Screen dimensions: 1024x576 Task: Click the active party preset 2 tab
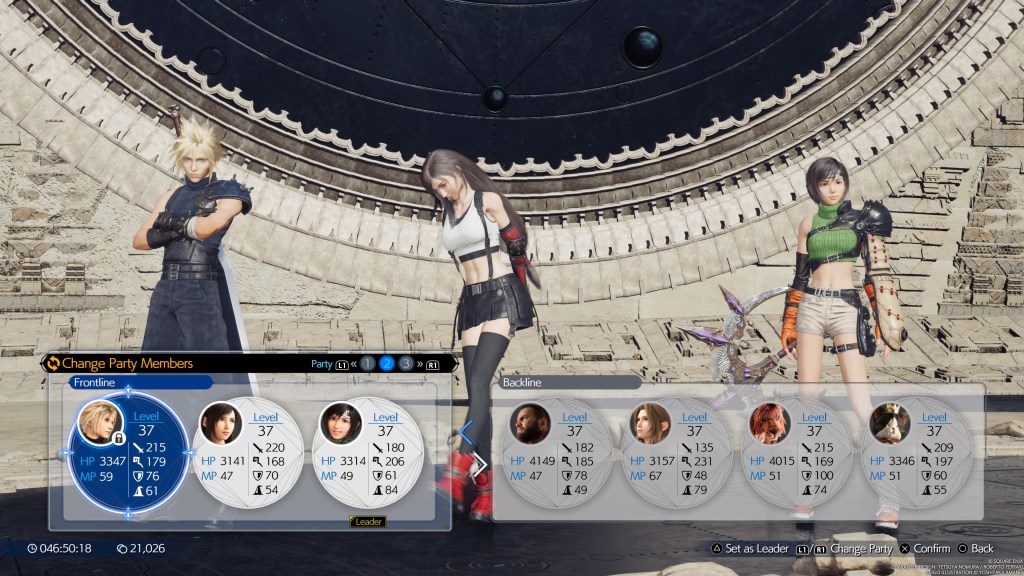(x=387, y=364)
